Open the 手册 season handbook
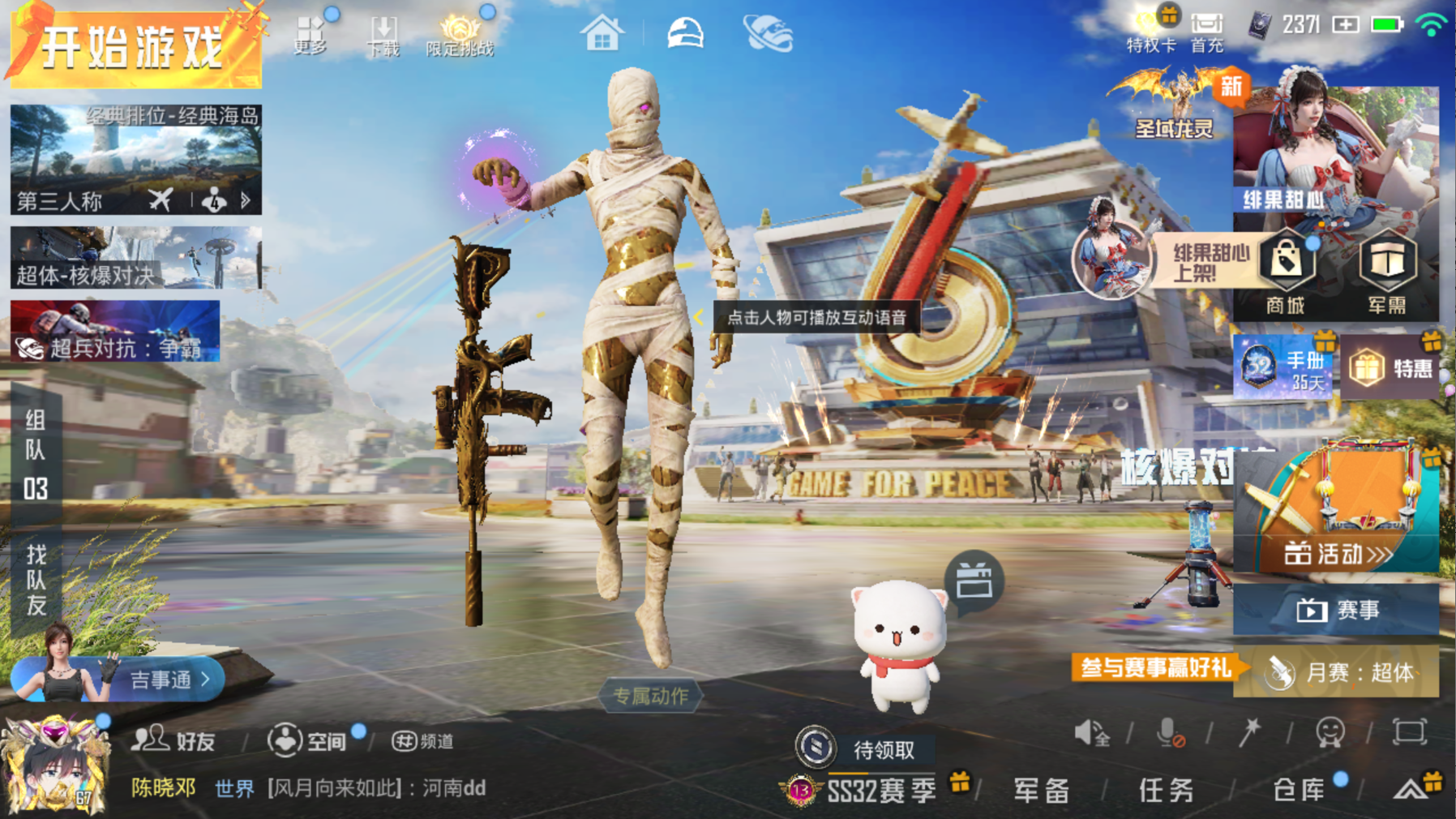 (1283, 368)
